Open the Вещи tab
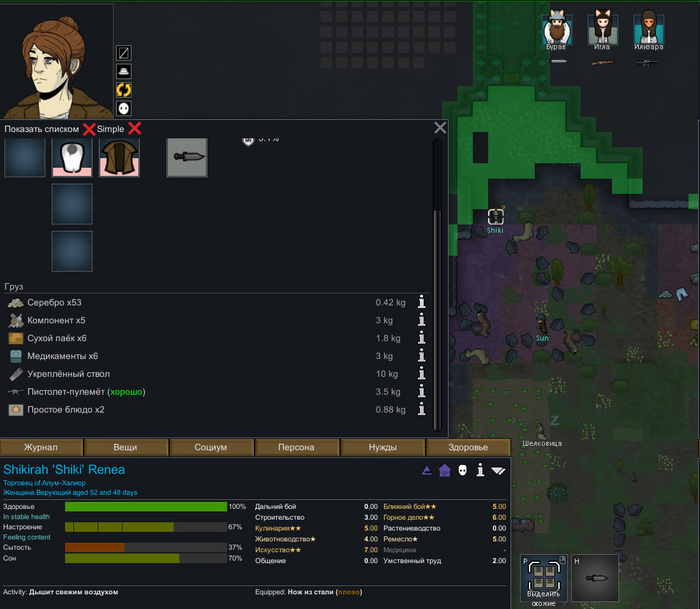700x609 pixels. click(x=125, y=447)
